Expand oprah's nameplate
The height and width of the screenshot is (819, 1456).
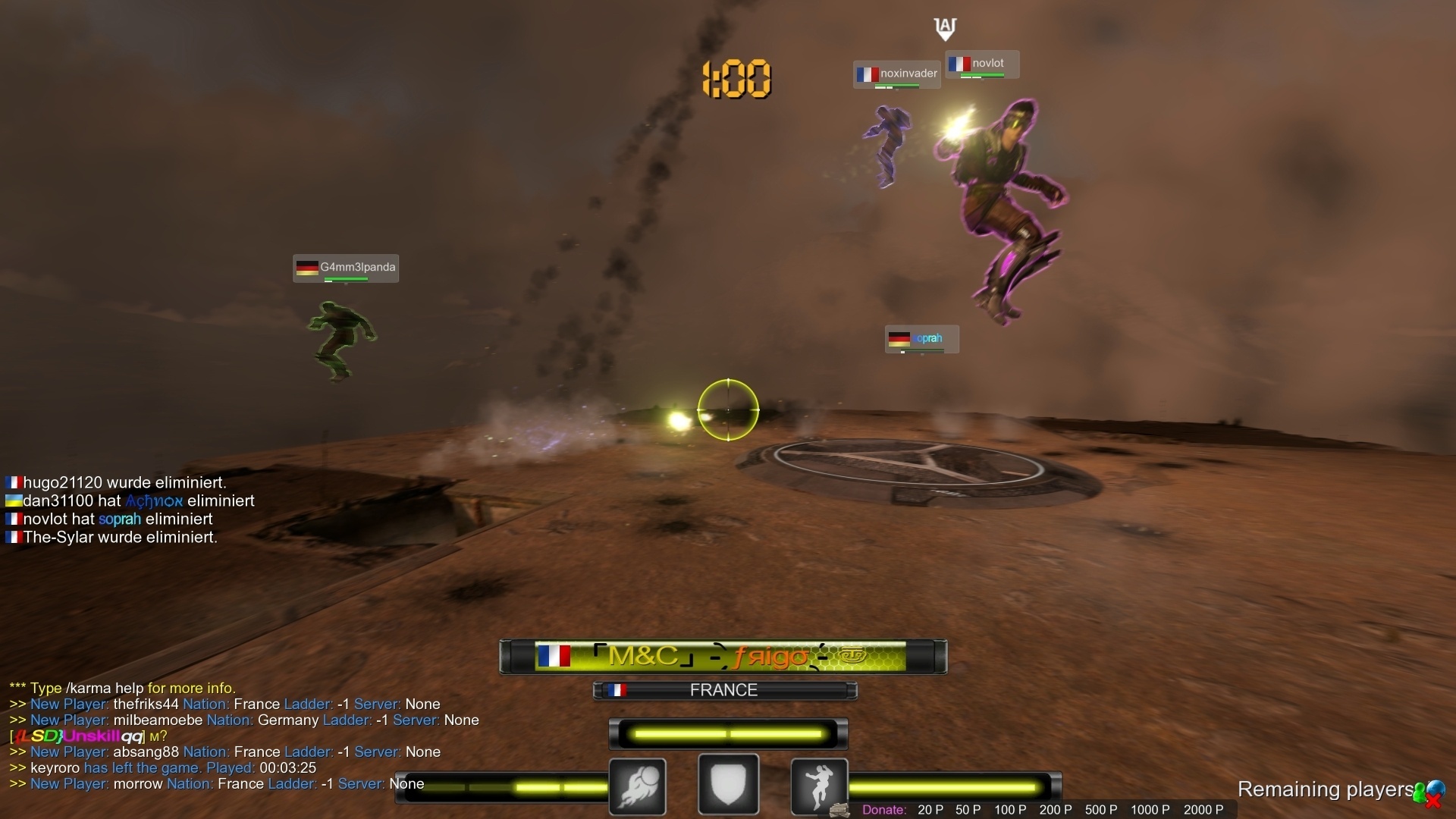(x=920, y=339)
